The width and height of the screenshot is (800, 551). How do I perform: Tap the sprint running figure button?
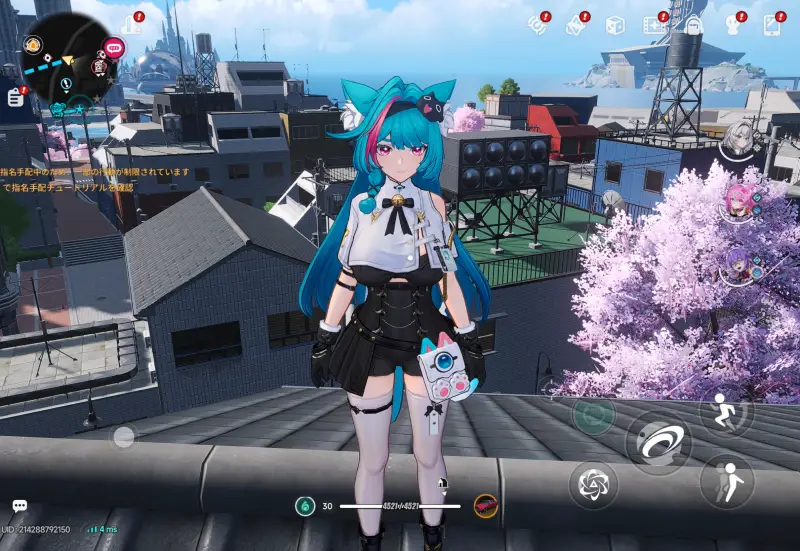coord(726,410)
